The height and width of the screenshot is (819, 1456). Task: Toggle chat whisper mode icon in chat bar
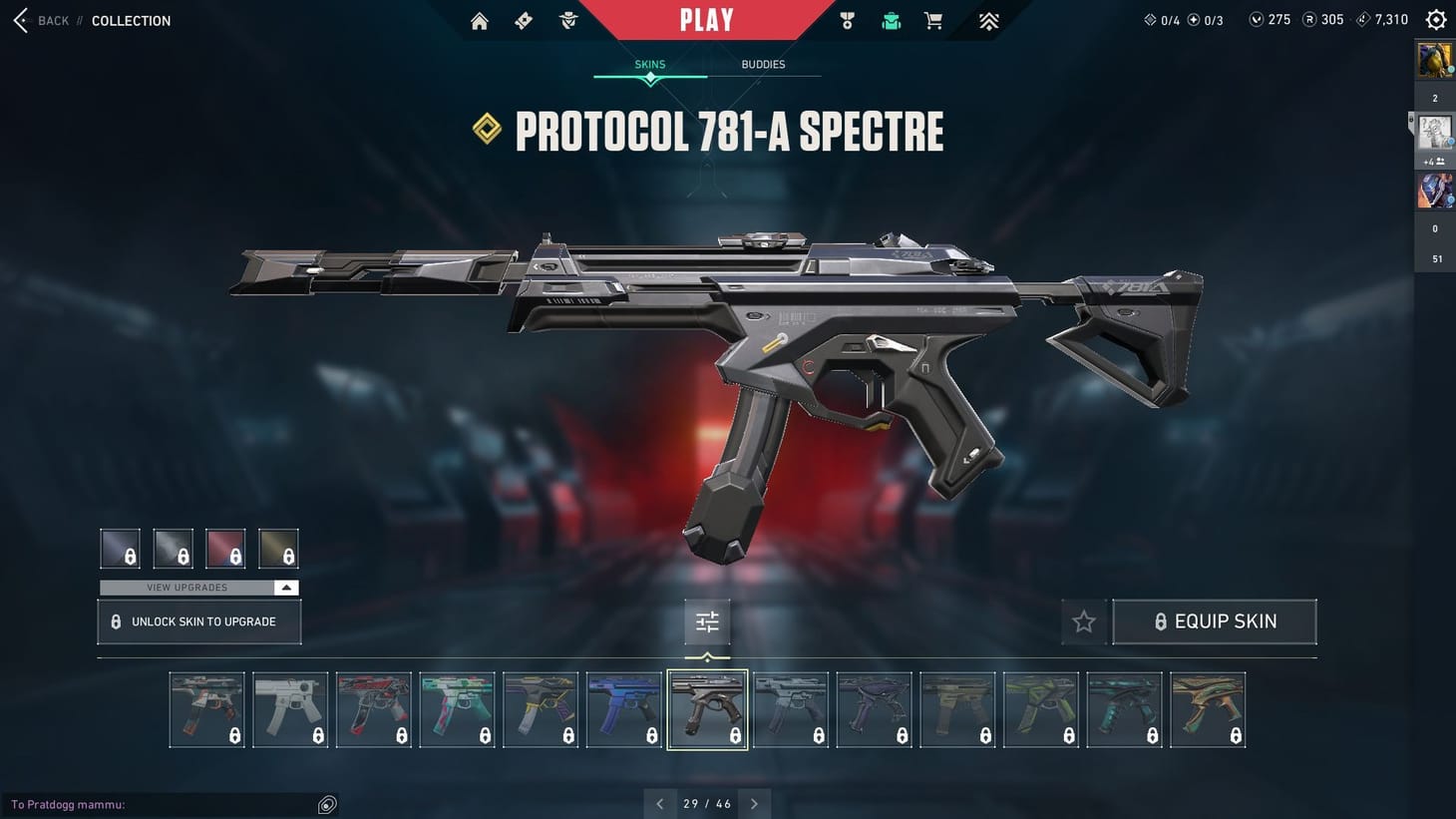[326, 804]
